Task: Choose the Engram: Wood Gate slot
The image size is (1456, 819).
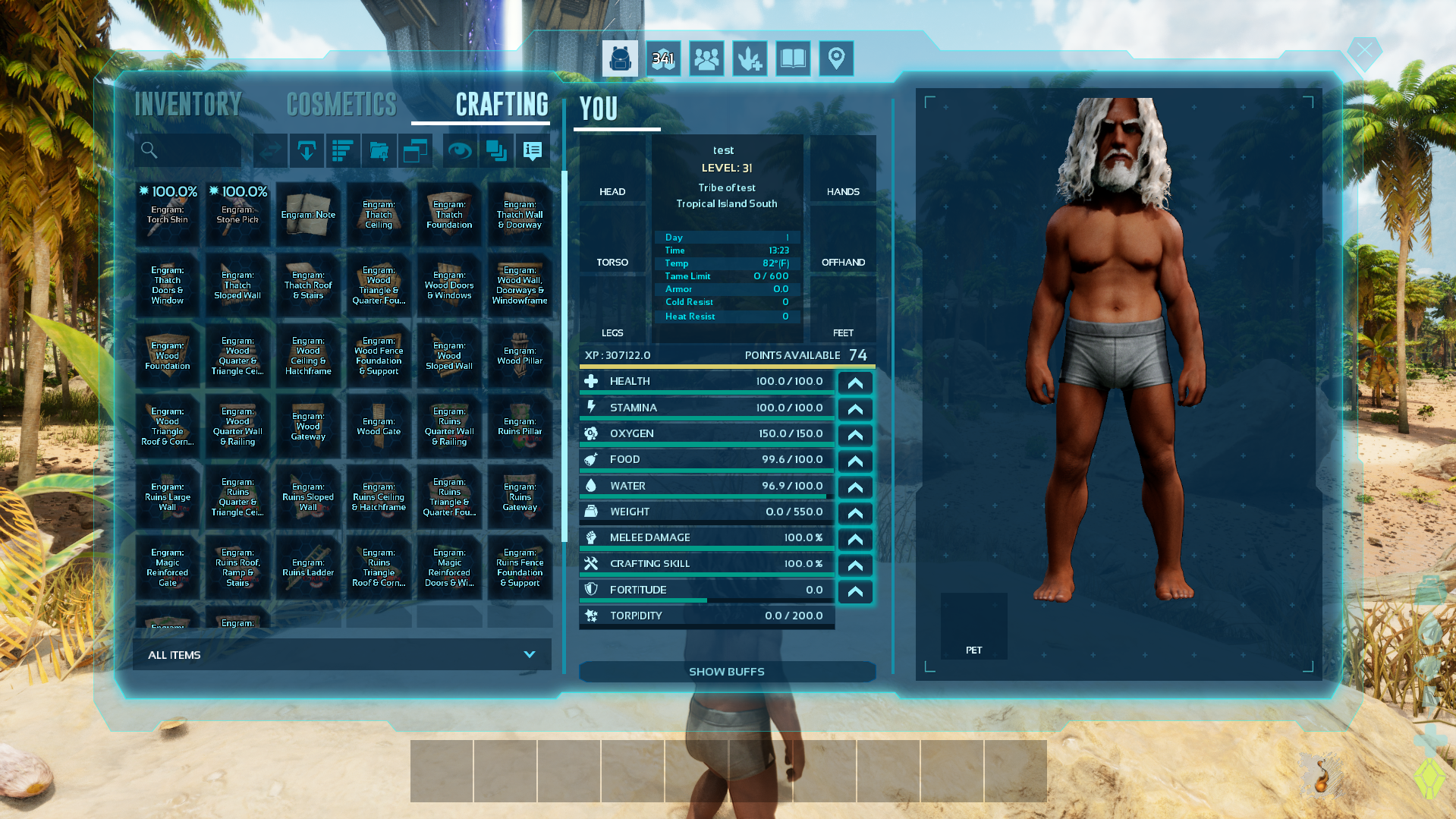Action: 379,427
